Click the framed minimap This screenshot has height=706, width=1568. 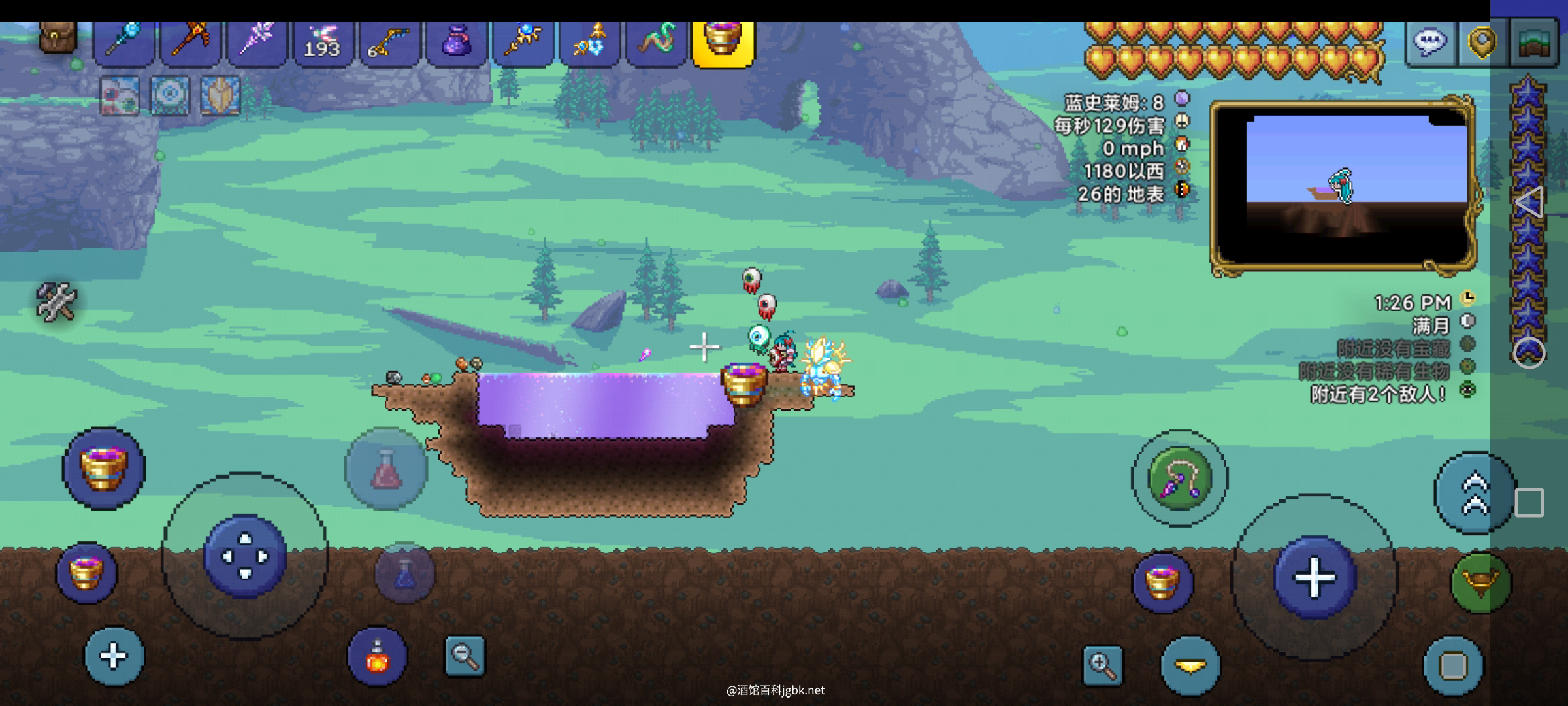1343,186
